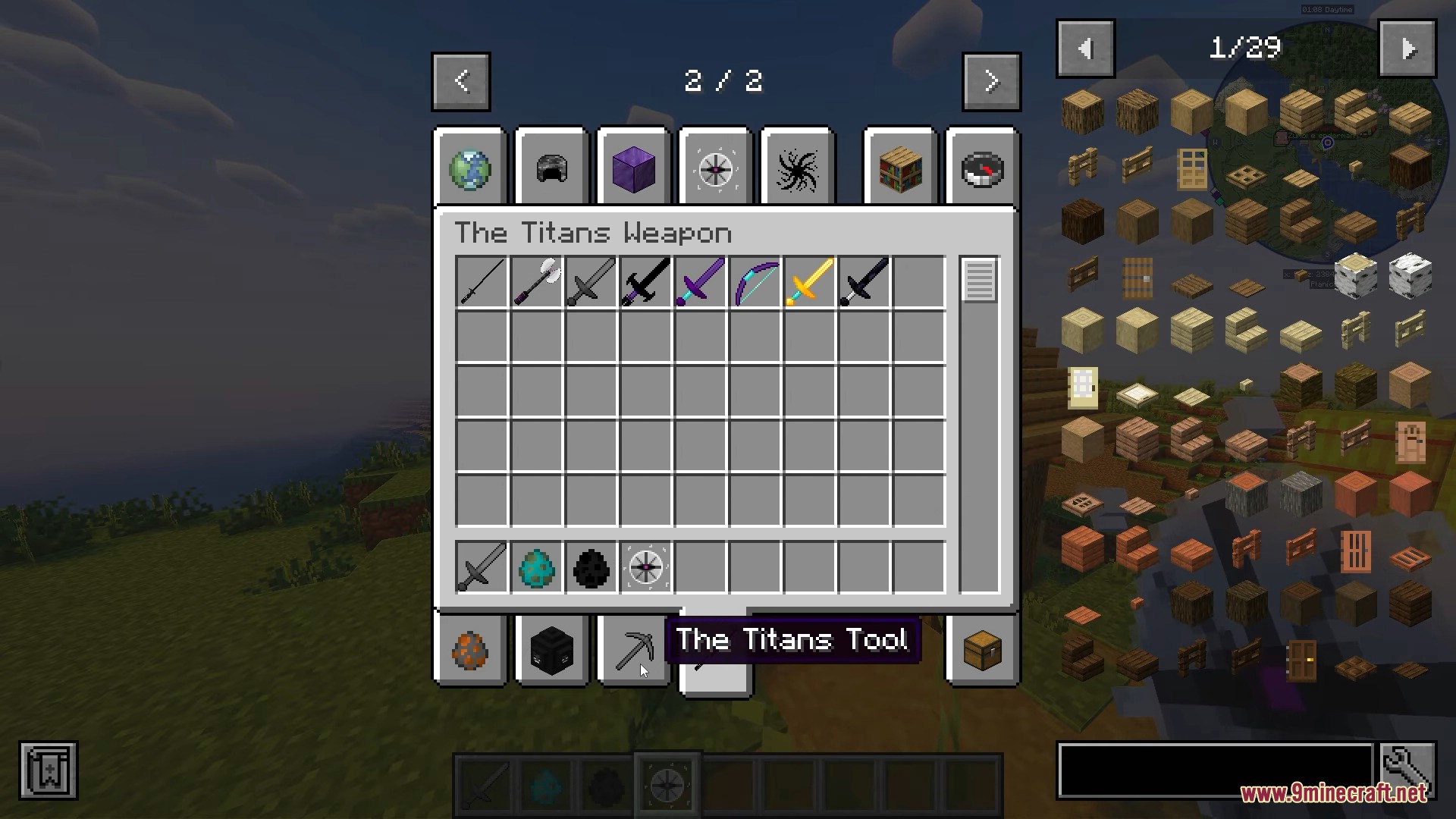Open the black spiral vortex tab
This screenshot has width=1456, height=819.
tap(797, 168)
